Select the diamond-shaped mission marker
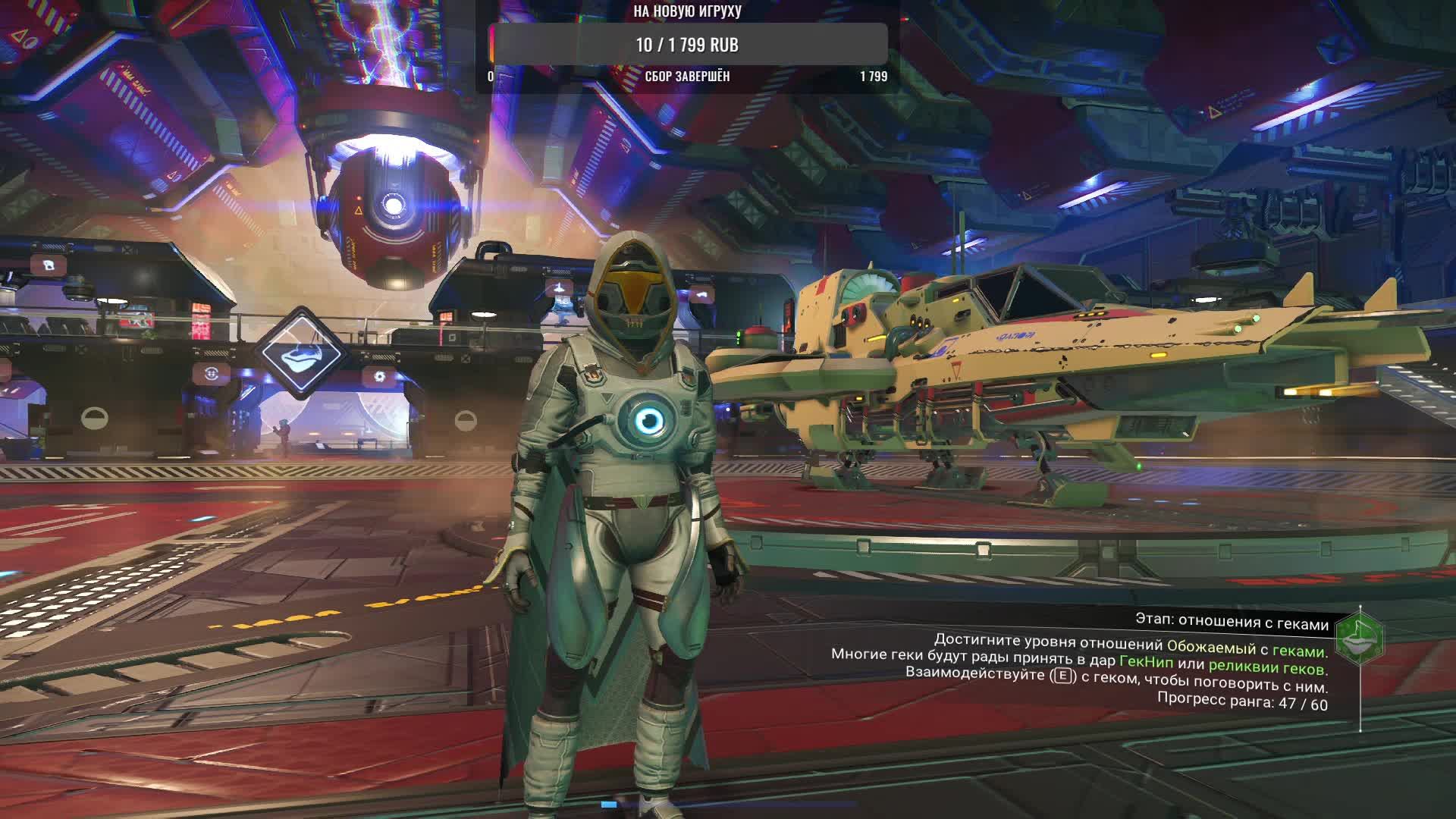The image size is (1456, 819). [301, 353]
